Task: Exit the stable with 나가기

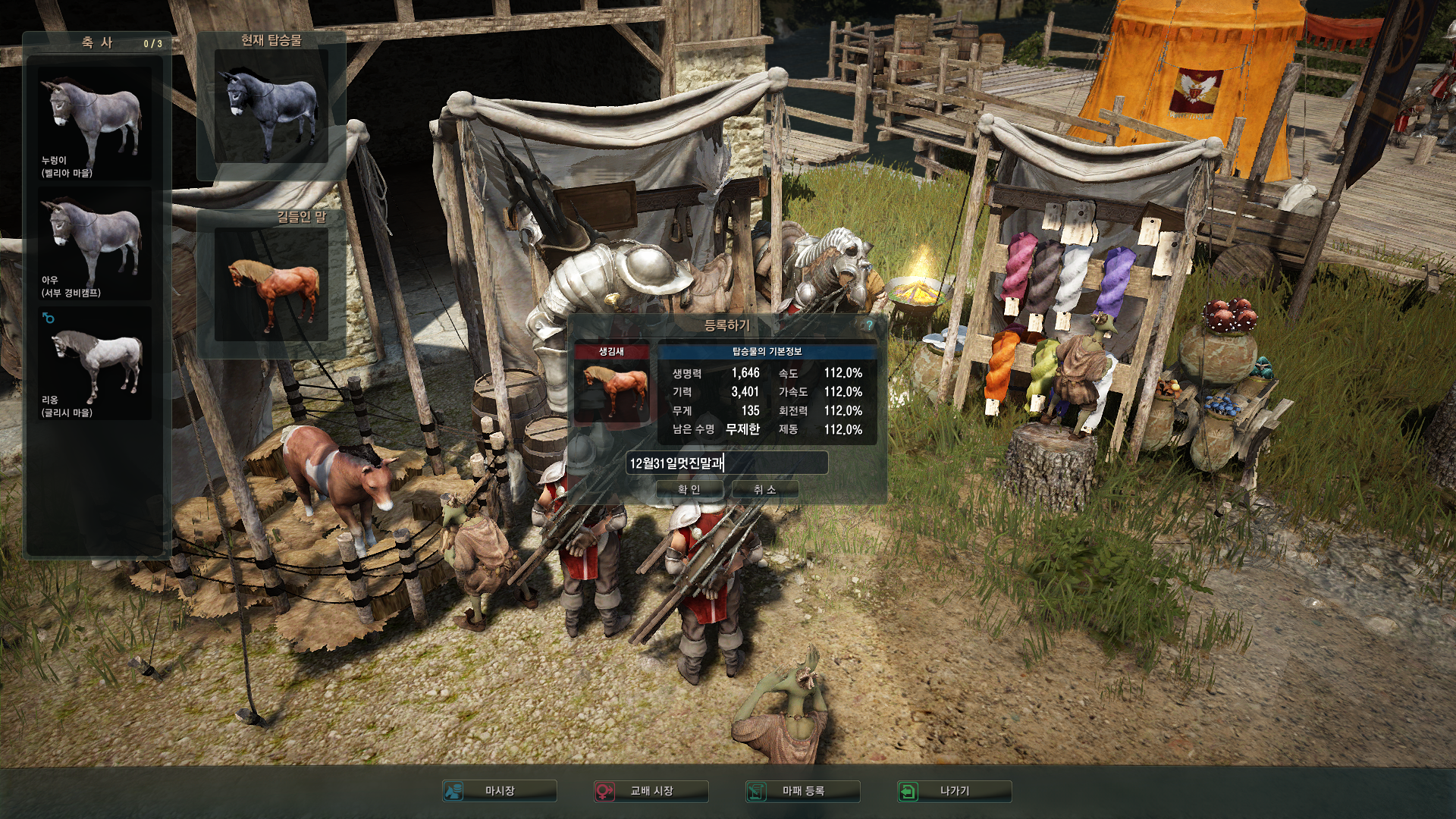Action: coord(954,791)
